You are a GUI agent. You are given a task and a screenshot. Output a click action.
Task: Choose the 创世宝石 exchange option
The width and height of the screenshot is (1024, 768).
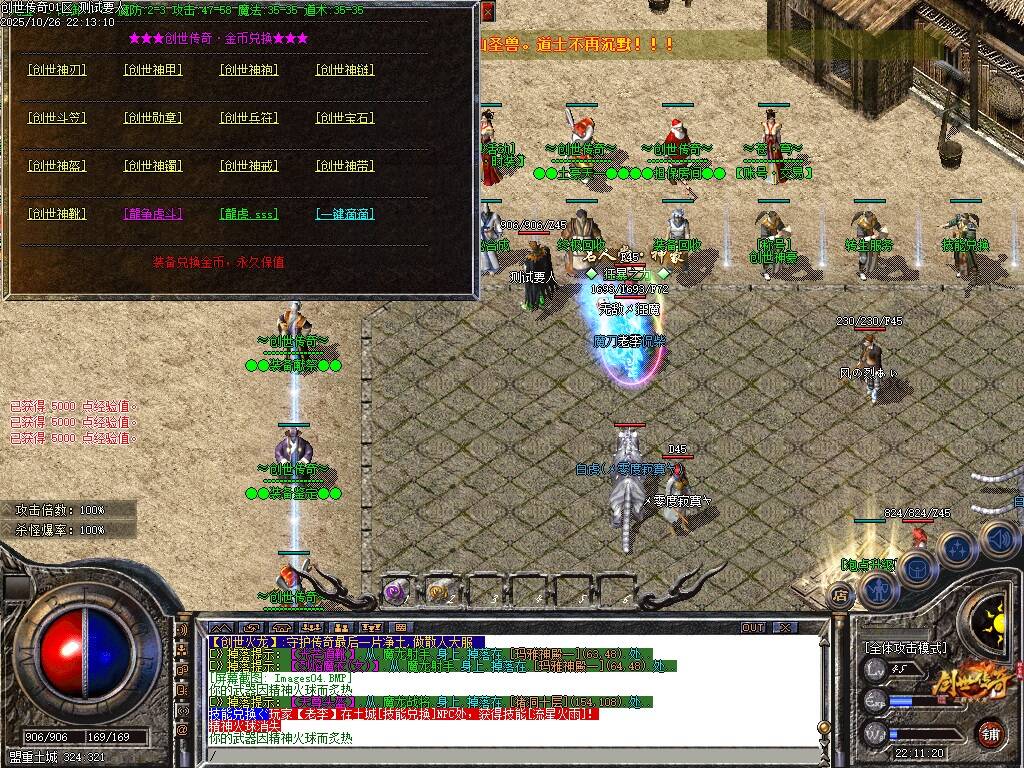click(345, 118)
